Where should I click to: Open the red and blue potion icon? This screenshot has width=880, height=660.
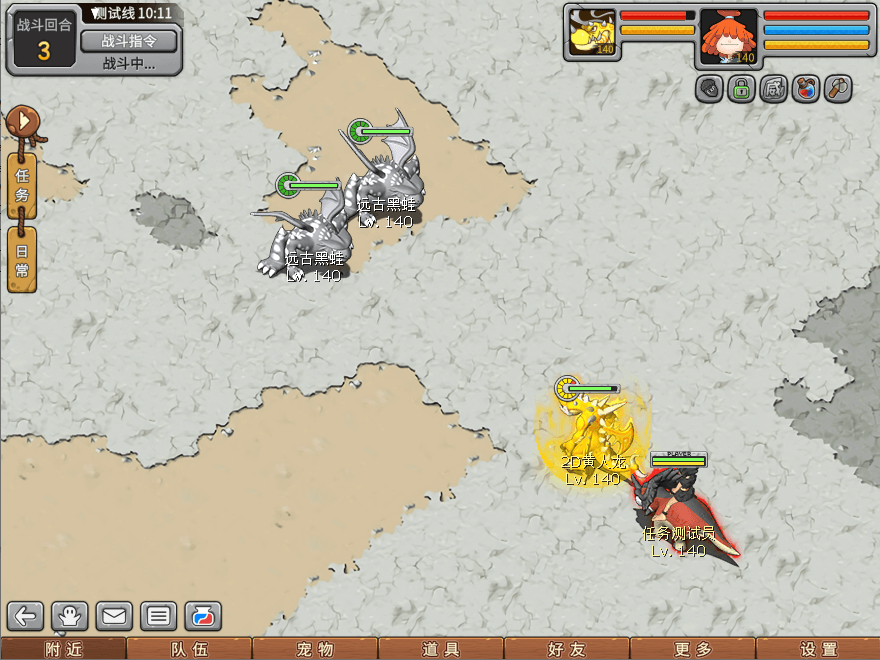click(x=805, y=89)
